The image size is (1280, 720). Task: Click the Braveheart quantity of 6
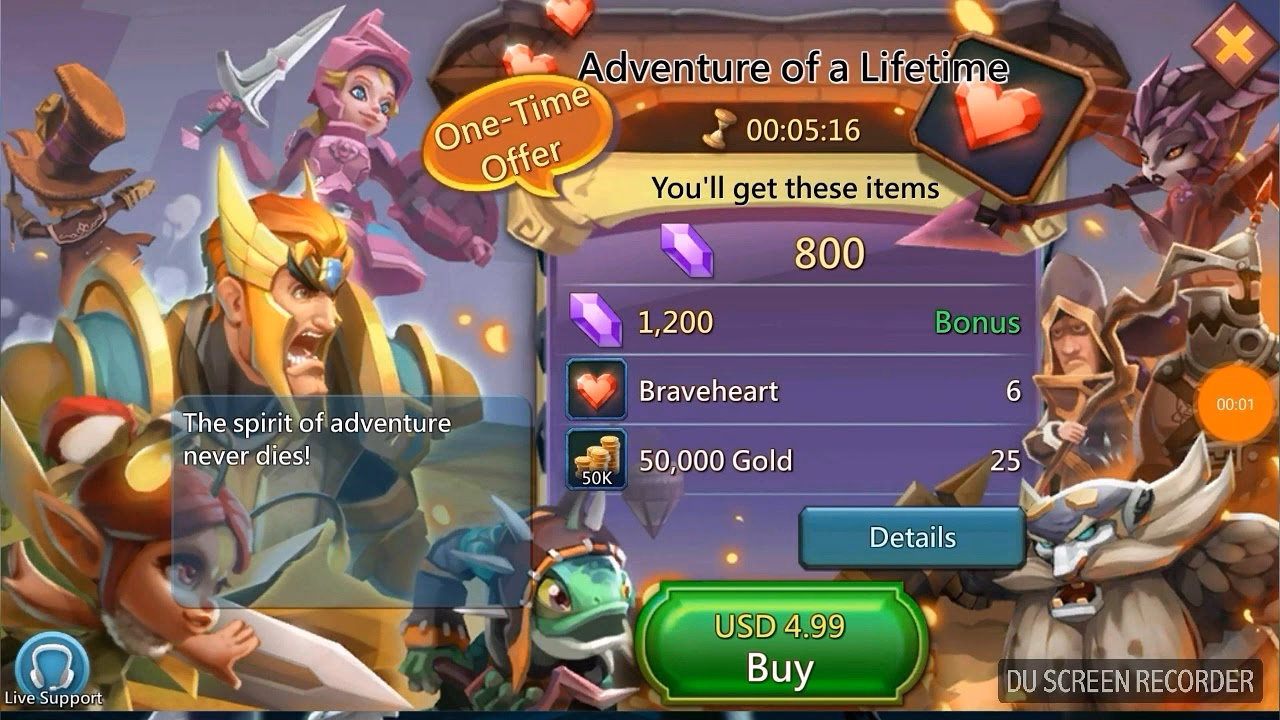tap(1013, 391)
